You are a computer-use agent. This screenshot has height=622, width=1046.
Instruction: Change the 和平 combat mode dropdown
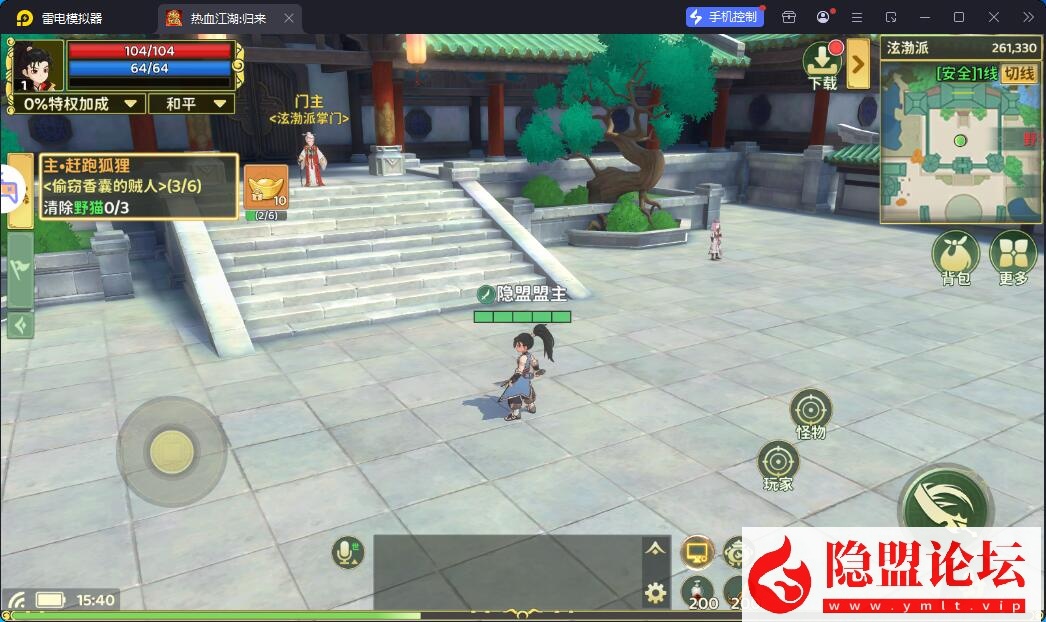click(192, 104)
